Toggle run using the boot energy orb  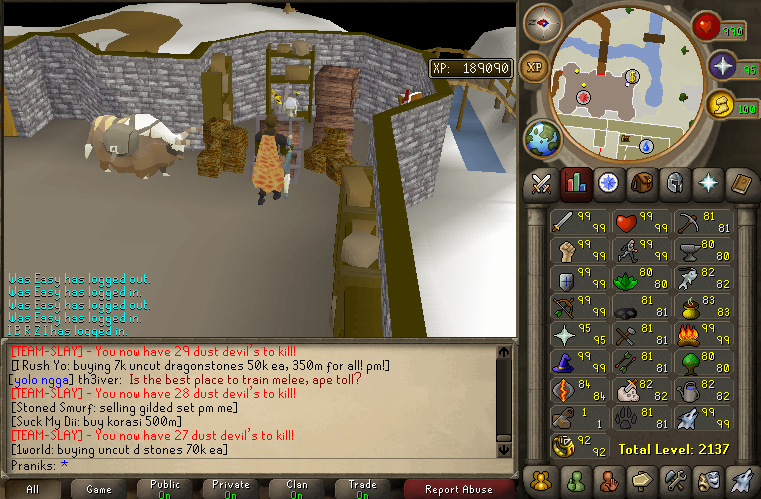(720, 103)
